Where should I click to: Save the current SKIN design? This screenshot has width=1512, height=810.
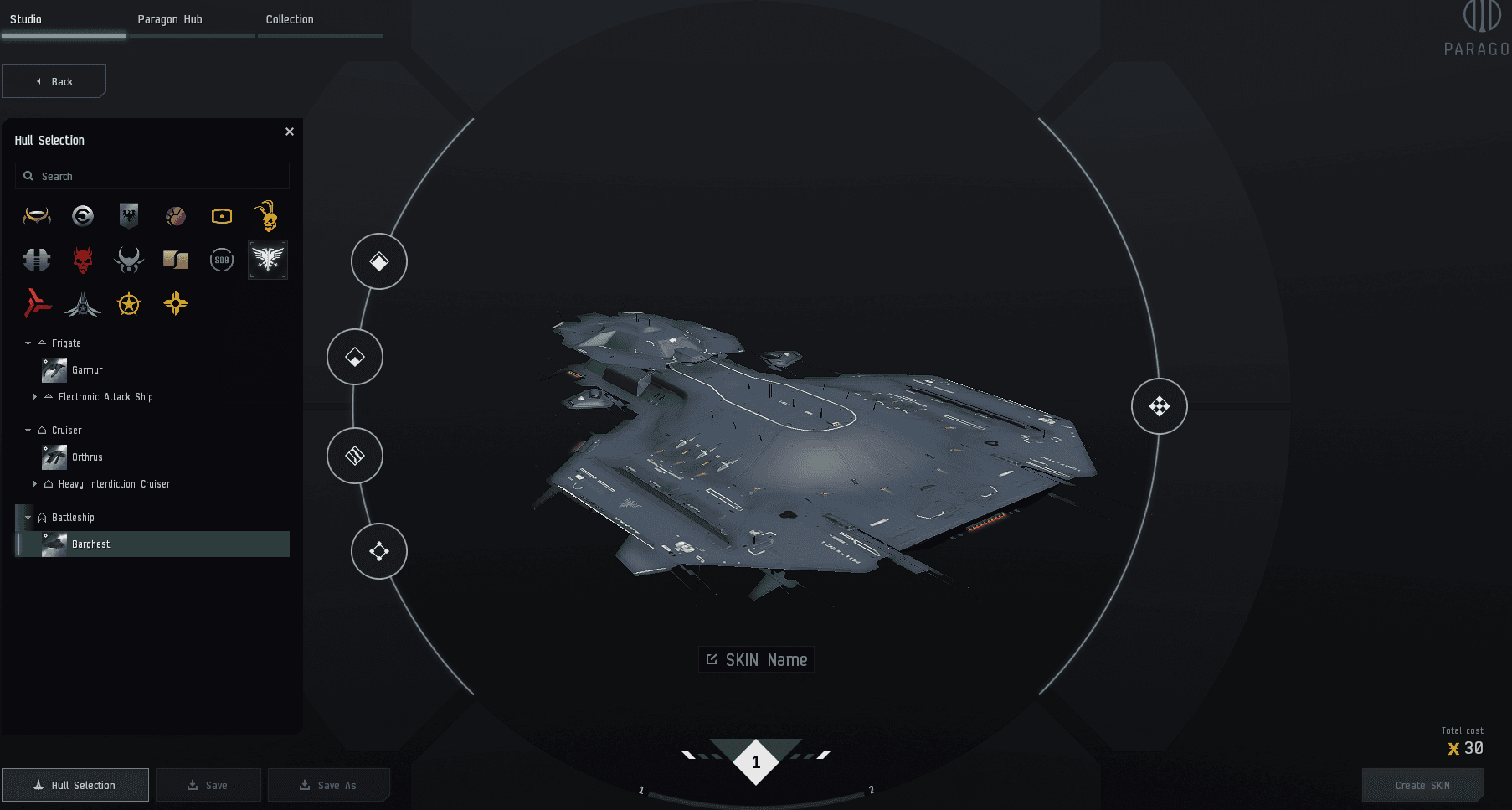point(208,785)
